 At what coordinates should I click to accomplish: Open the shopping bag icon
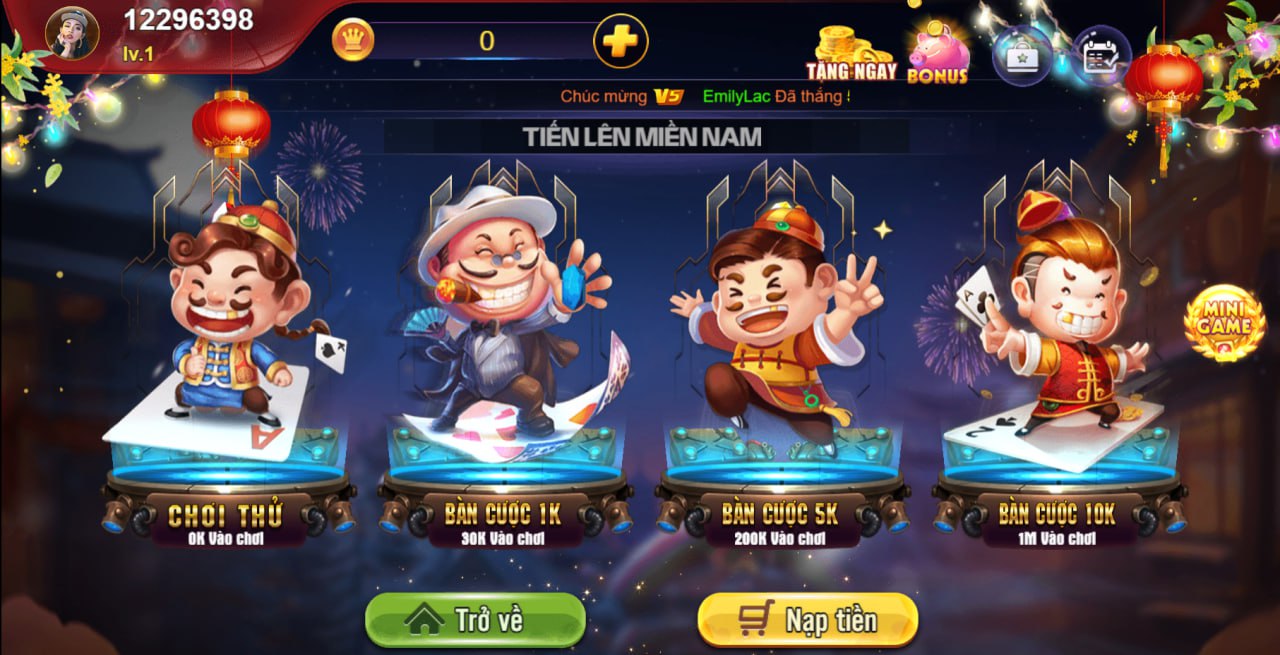1022,55
